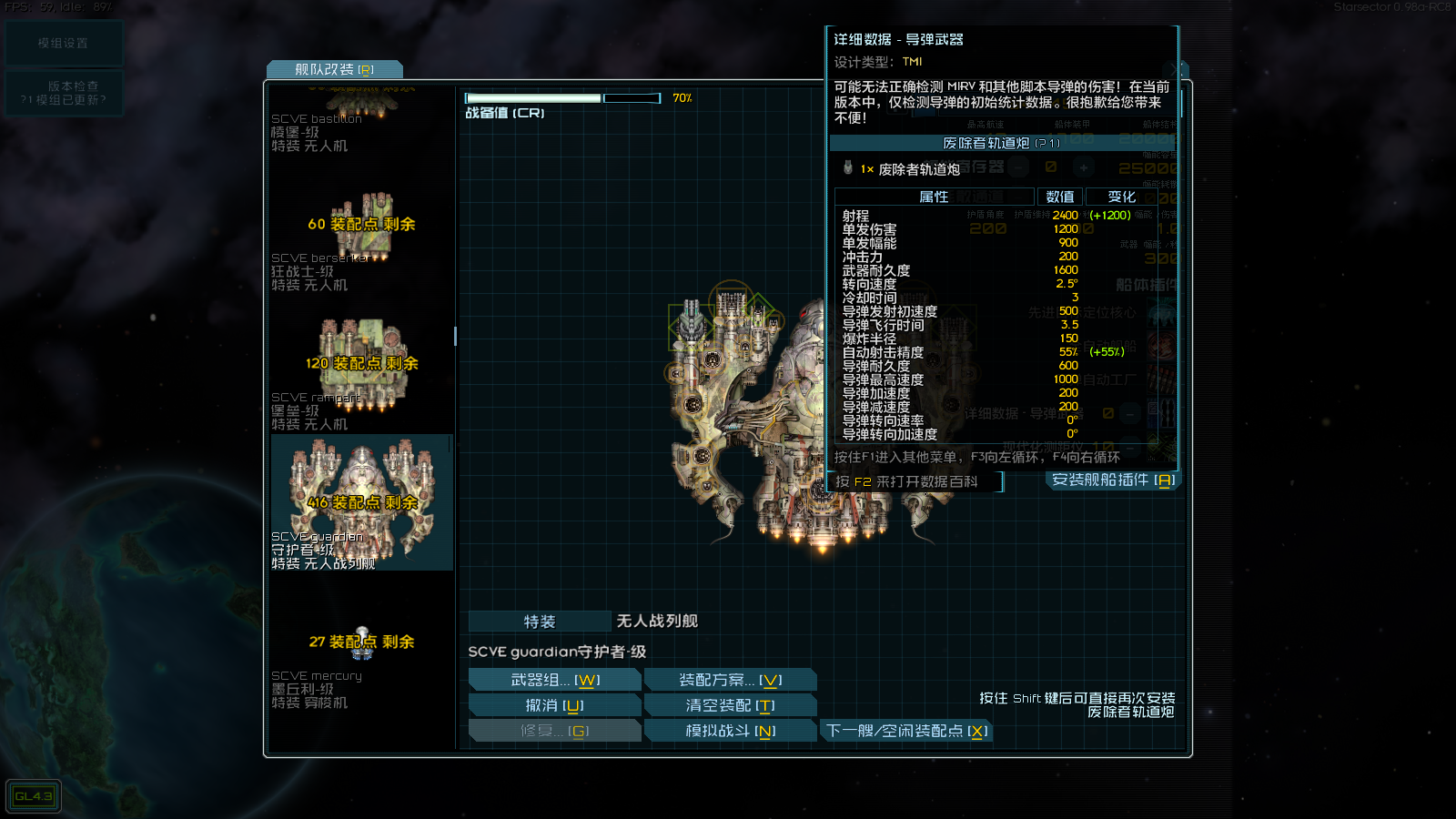Open 模组设置 in the top-left corner
The width and height of the screenshot is (1456, 819).
pyautogui.click(x=64, y=42)
